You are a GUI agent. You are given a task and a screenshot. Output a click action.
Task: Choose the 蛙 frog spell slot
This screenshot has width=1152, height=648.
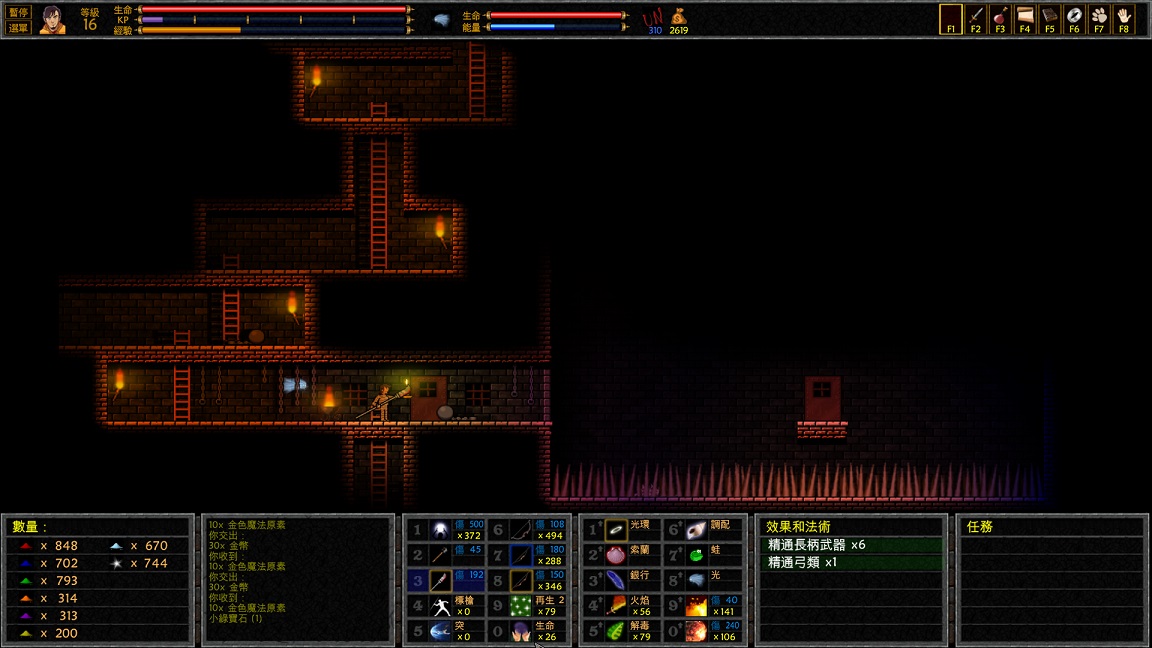697,555
